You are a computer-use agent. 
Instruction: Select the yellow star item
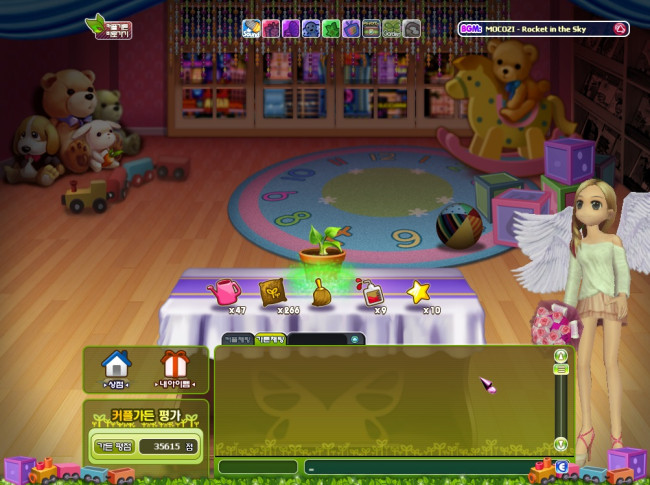[418, 291]
